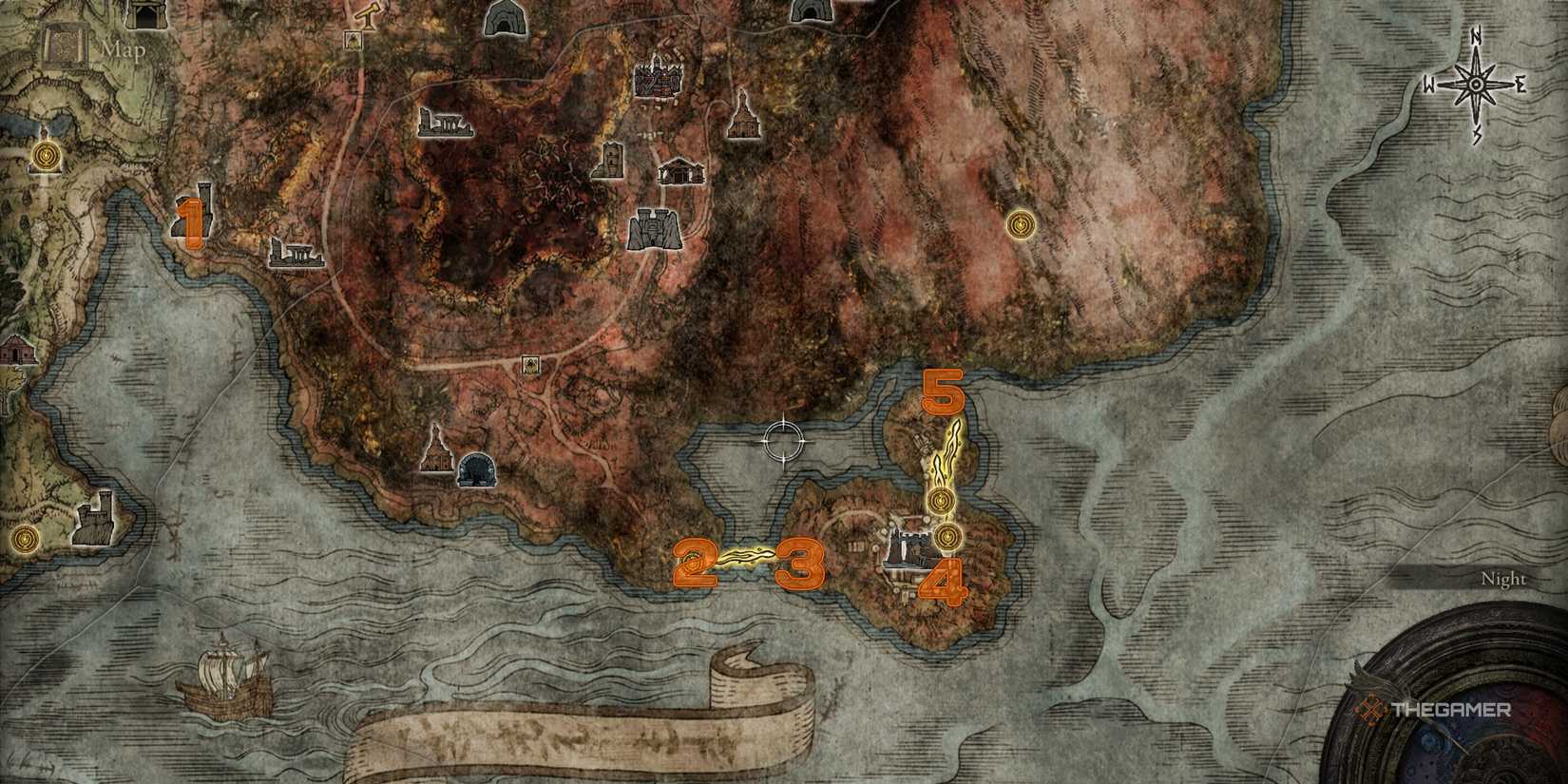
Task: Click the Night label on the right edge
Action: (1504, 577)
